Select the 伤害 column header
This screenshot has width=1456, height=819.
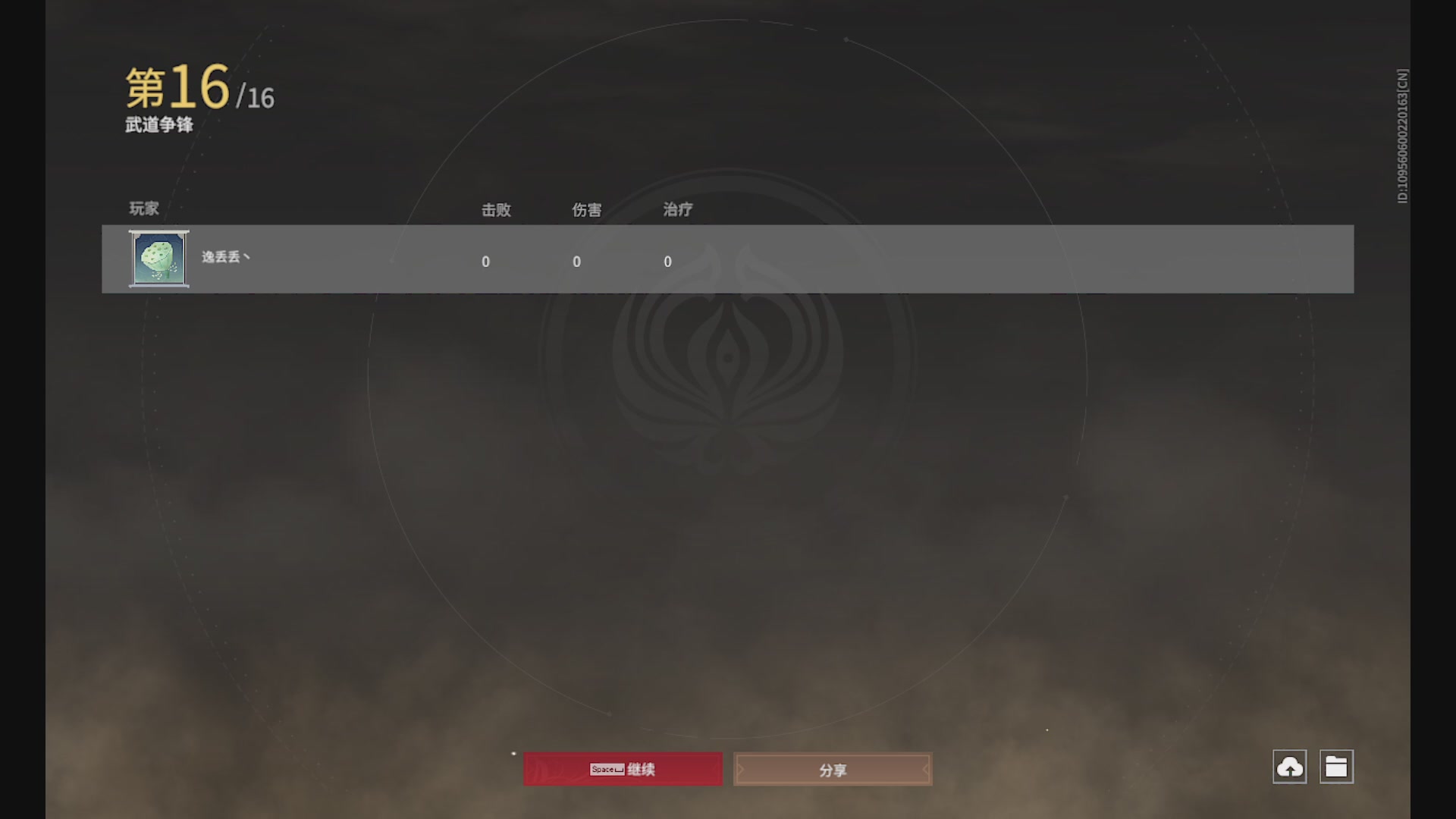588,210
